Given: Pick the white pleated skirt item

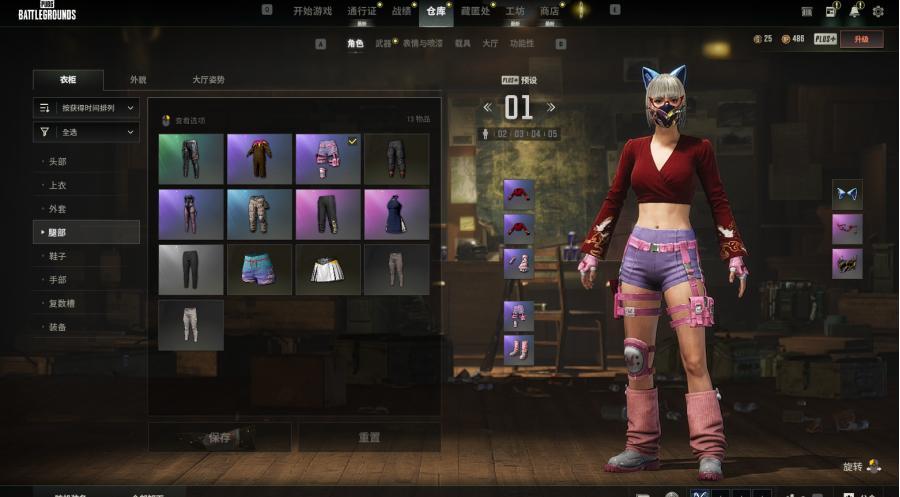Looking at the screenshot, I should coord(328,270).
